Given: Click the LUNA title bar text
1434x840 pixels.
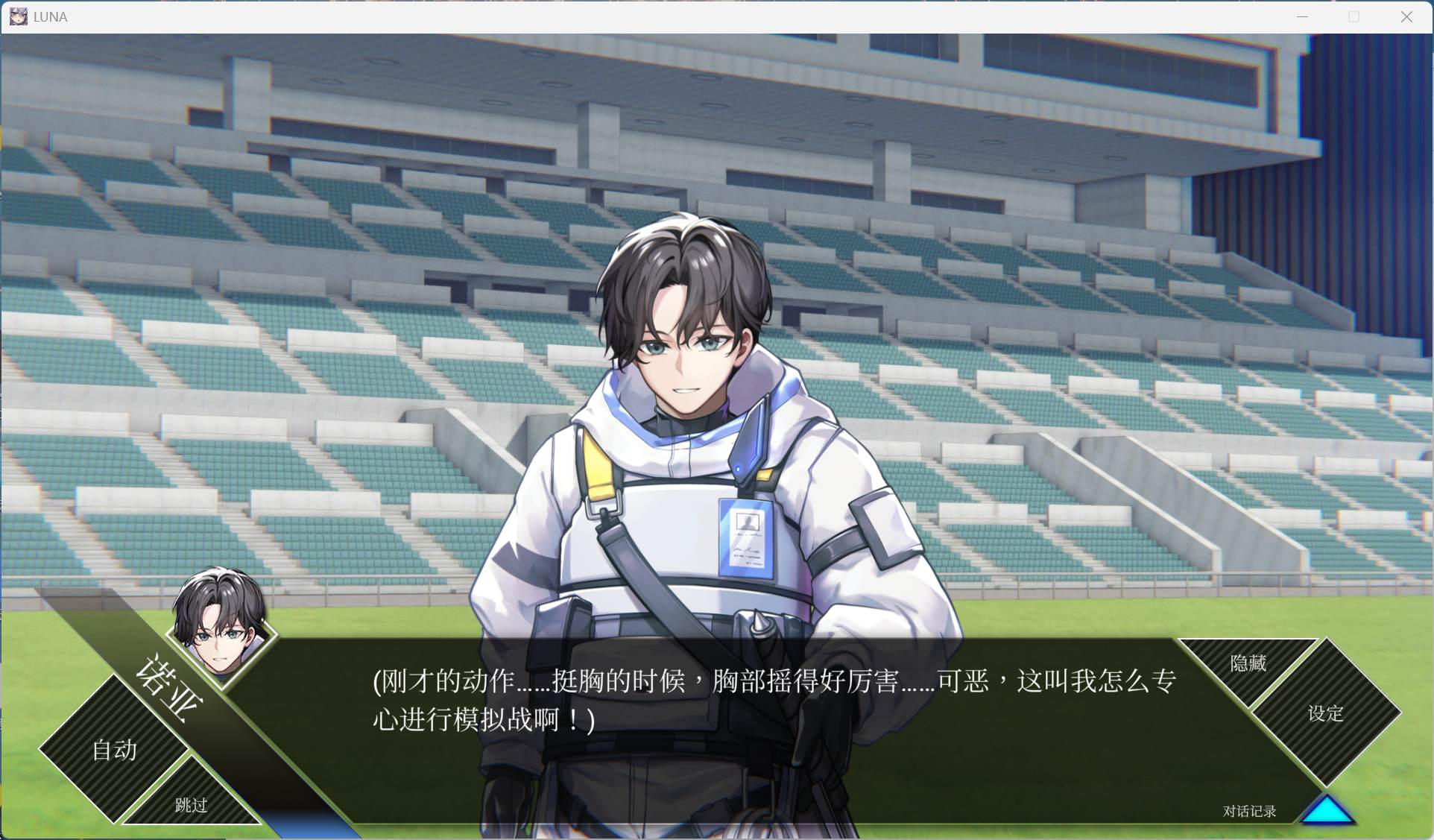Looking at the screenshot, I should pyautogui.click(x=49, y=16).
